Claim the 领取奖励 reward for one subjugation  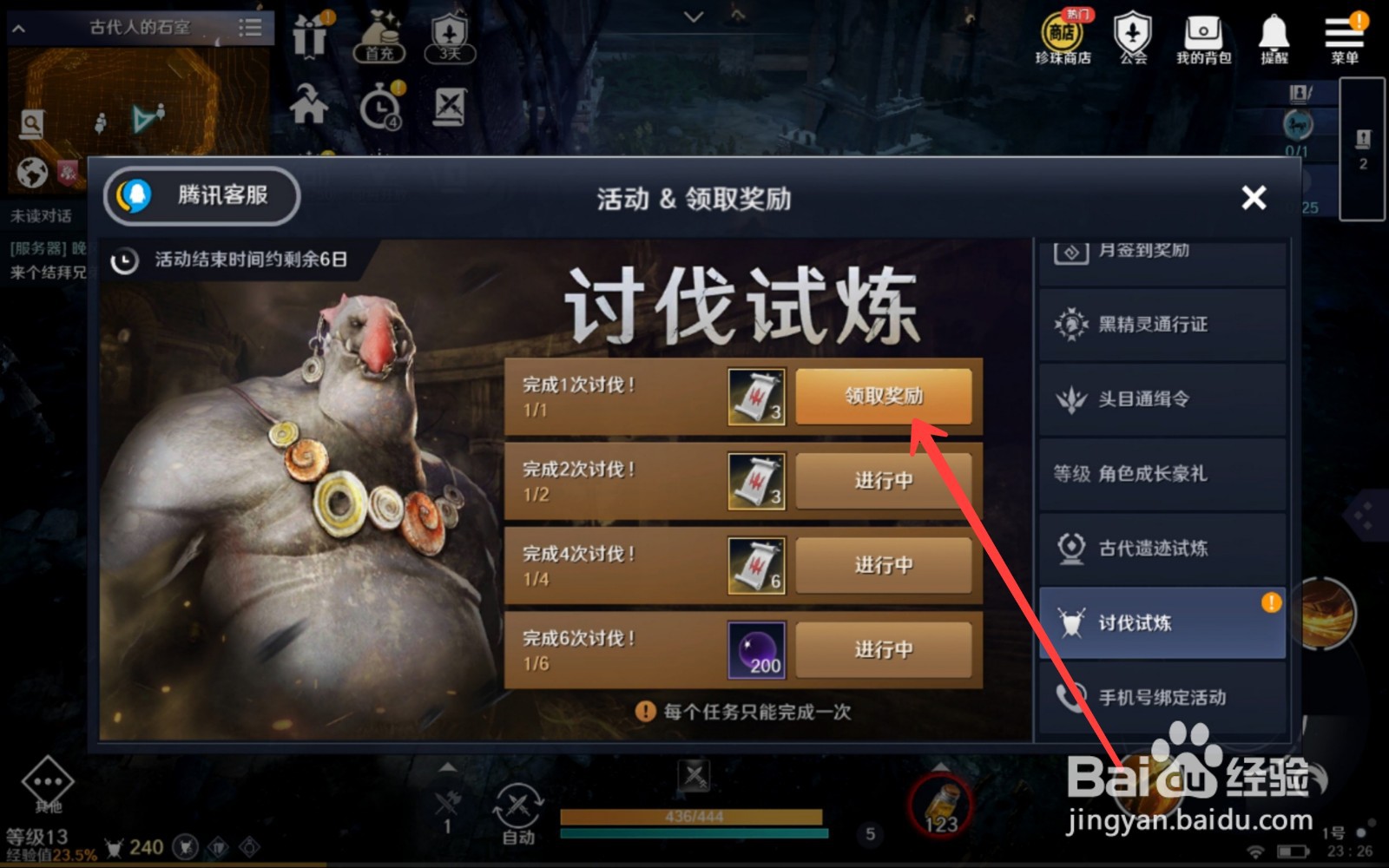(x=883, y=396)
